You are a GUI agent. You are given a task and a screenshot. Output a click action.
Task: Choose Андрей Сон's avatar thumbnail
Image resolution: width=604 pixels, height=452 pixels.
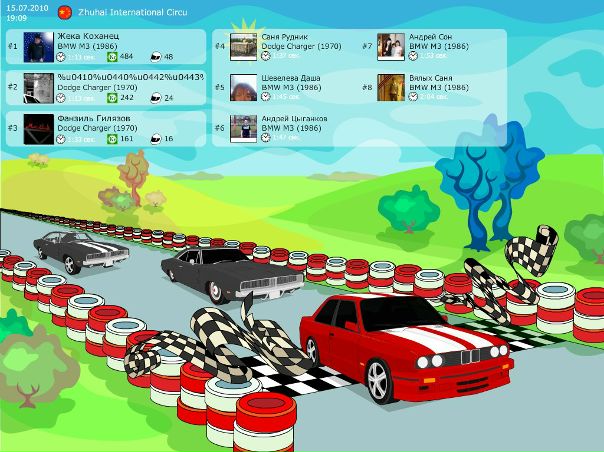(x=392, y=46)
